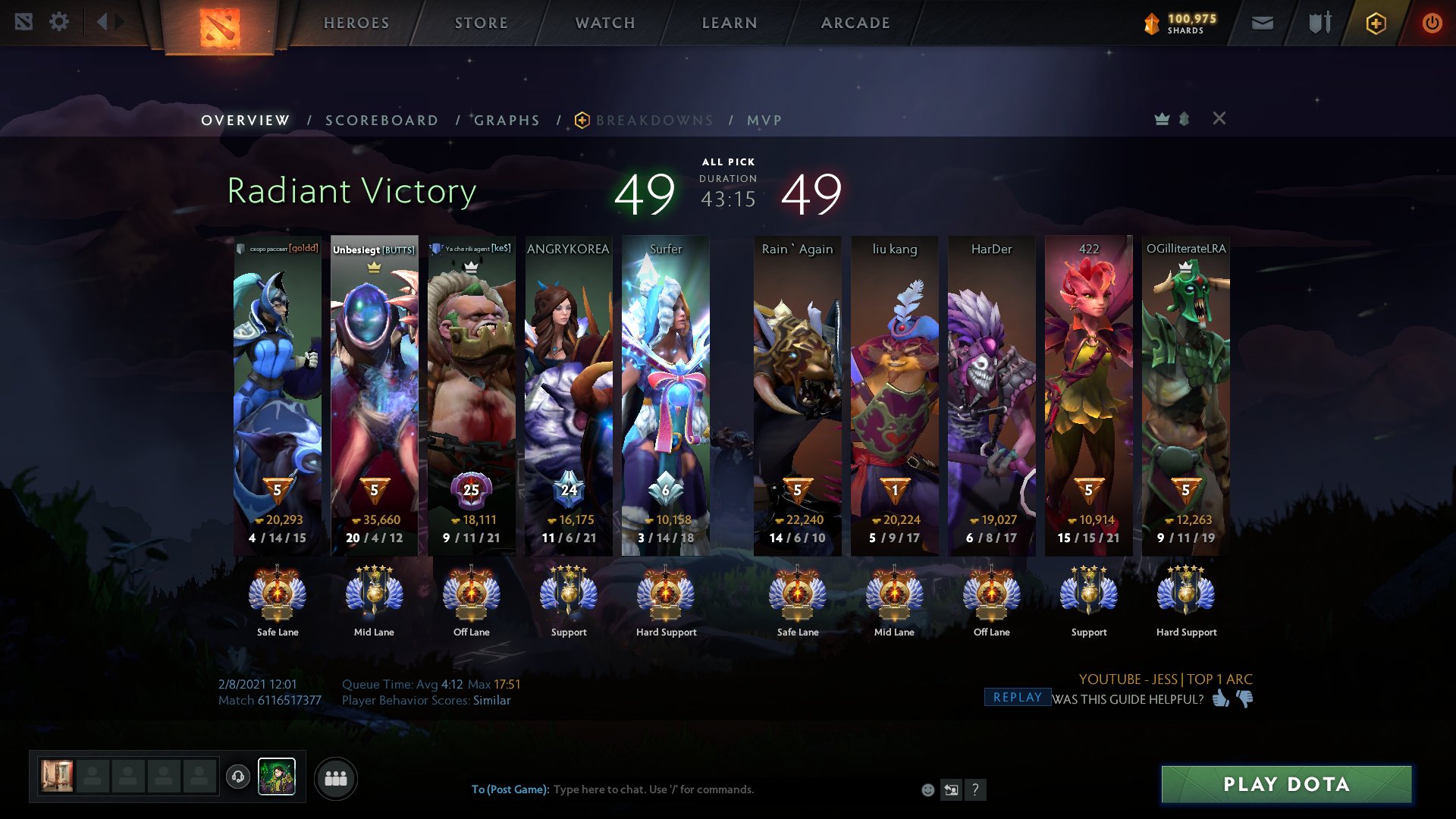Open the Breakdowns tab
The height and width of the screenshot is (819, 1456).
[654, 121]
